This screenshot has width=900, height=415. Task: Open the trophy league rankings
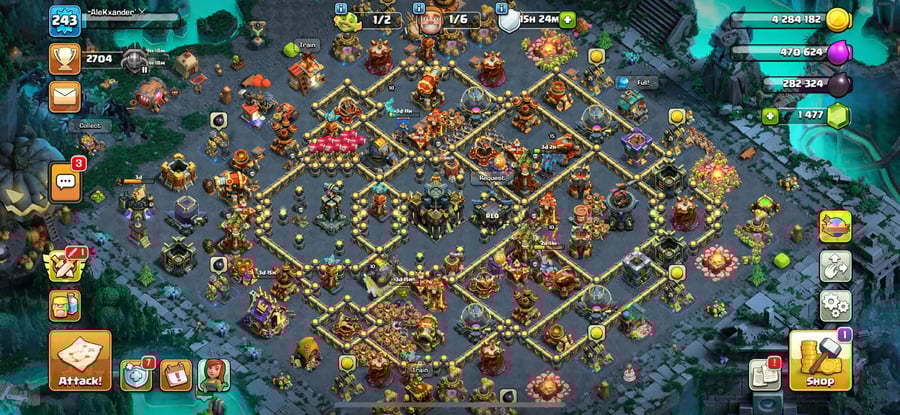[x=64, y=58]
